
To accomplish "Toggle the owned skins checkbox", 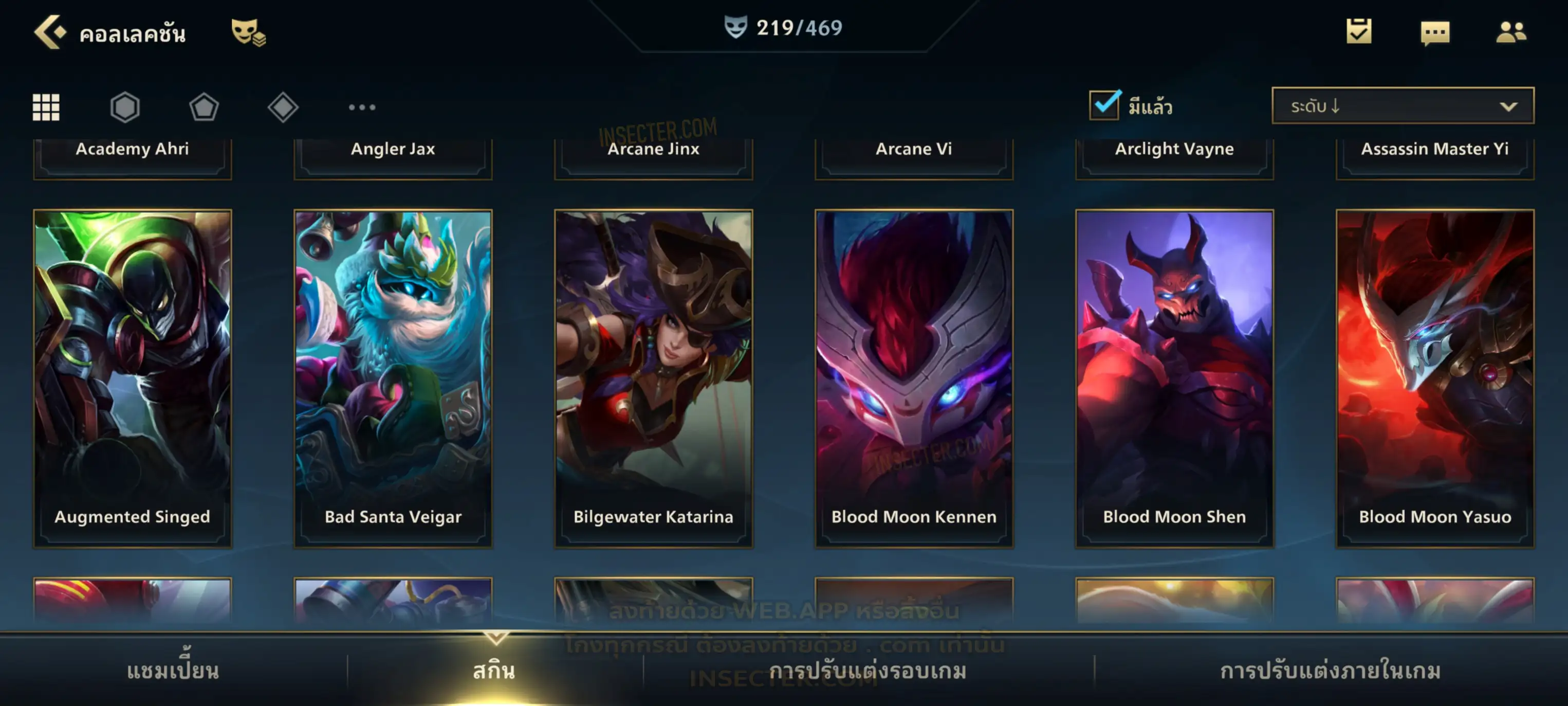I will pos(1104,105).
